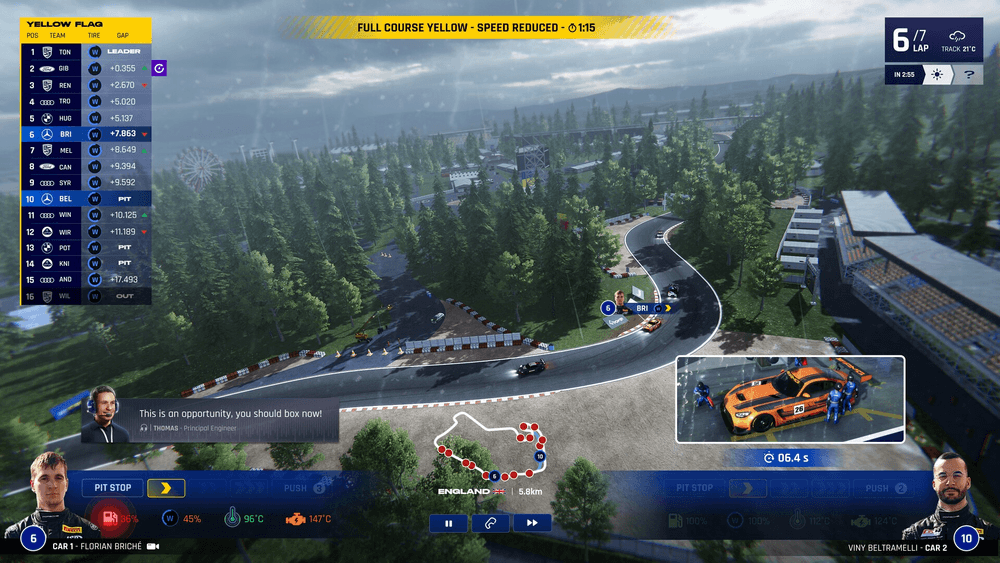Fast-forward the race speed
Screen dimensions: 1000x563
[x=532, y=522]
